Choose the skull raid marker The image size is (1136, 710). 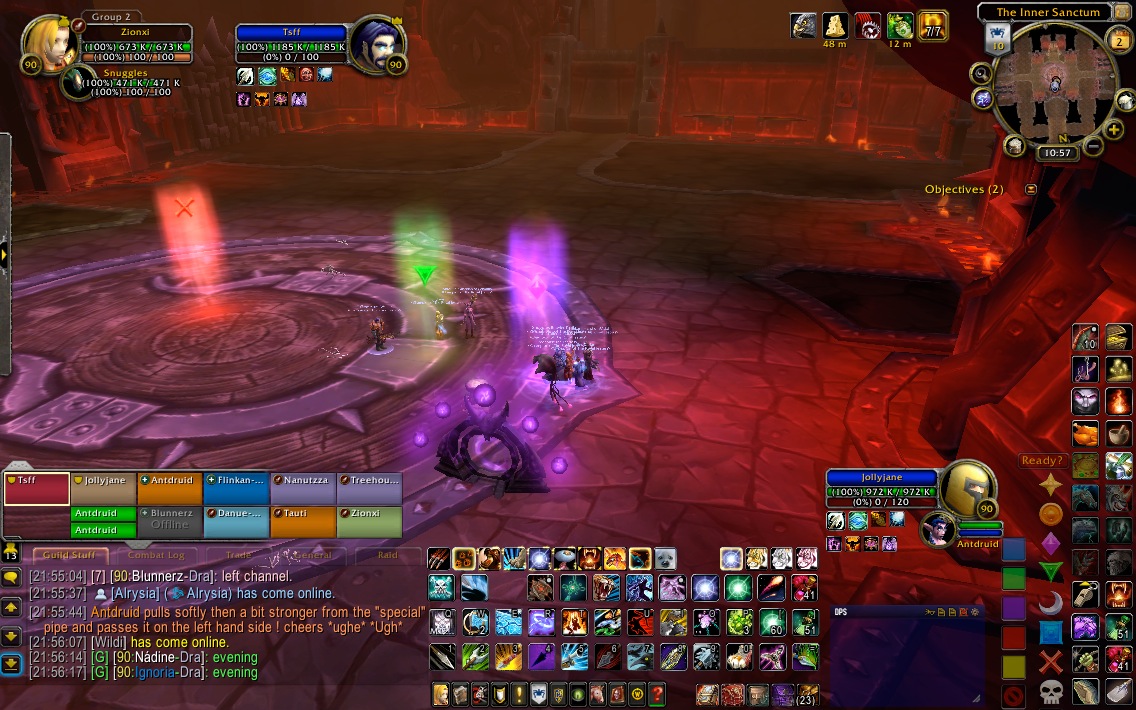pos(1050,690)
